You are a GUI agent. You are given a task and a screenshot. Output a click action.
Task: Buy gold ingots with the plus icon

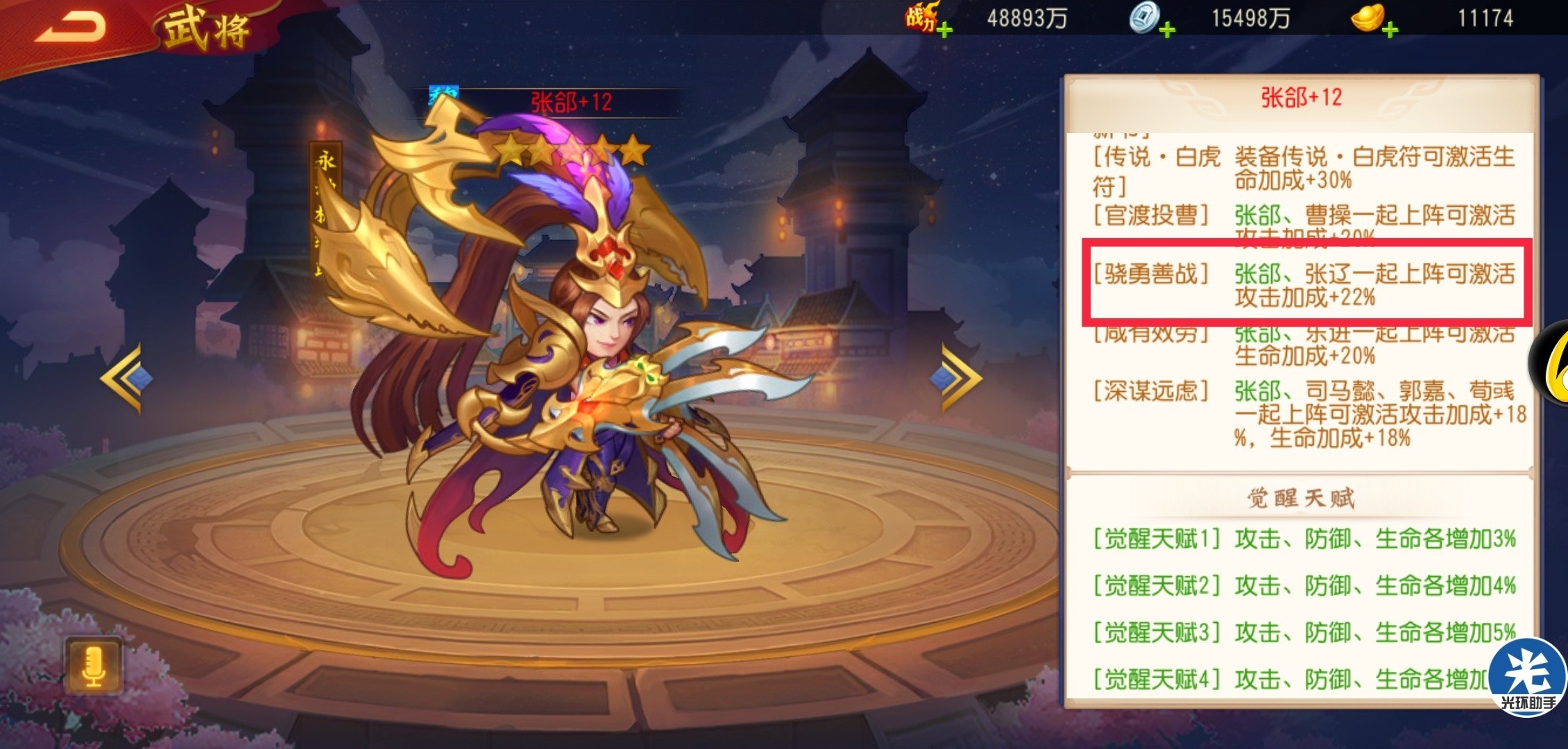coord(1390,30)
